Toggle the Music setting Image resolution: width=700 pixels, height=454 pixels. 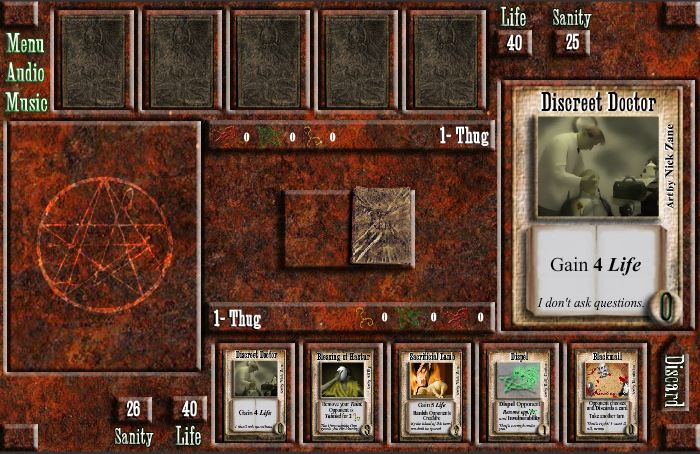click(26, 102)
